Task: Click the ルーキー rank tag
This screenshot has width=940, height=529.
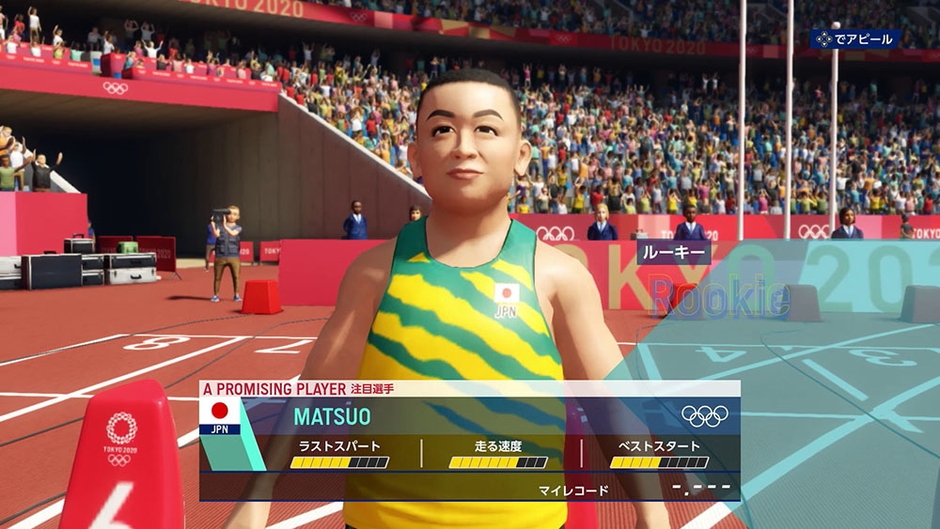Action: [673, 252]
